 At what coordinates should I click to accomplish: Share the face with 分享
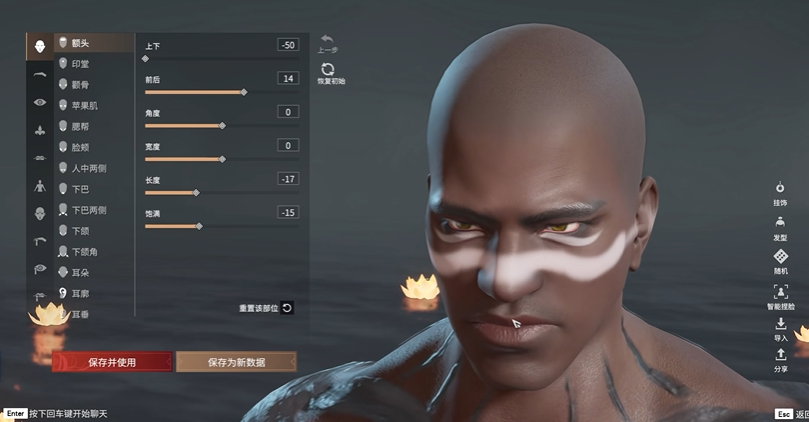(780, 358)
